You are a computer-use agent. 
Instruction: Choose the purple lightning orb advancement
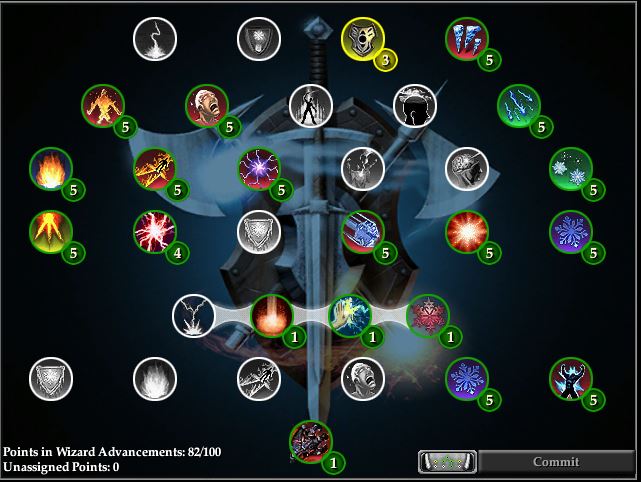259,168
